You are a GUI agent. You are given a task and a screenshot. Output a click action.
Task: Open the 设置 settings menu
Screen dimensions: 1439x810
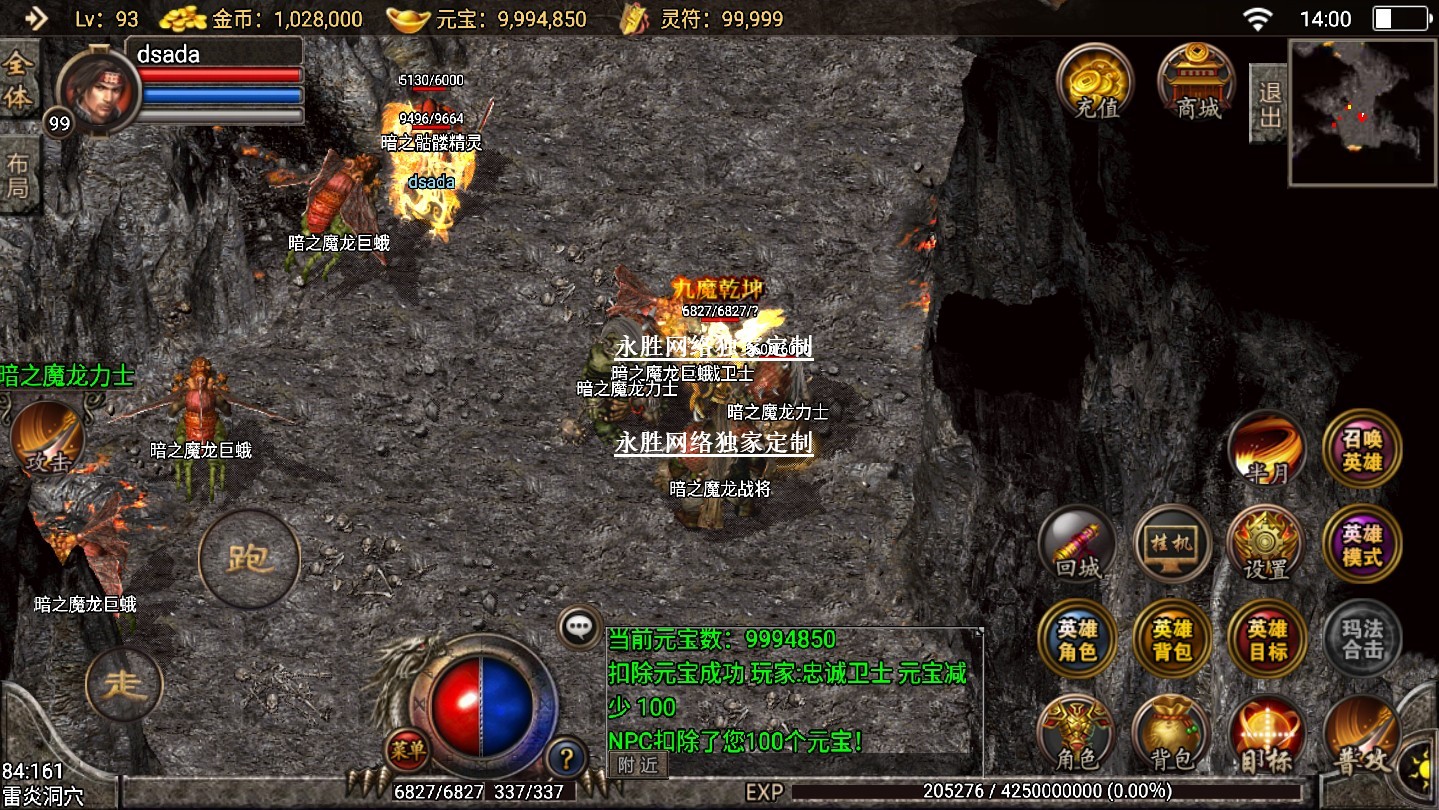(x=1267, y=544)
